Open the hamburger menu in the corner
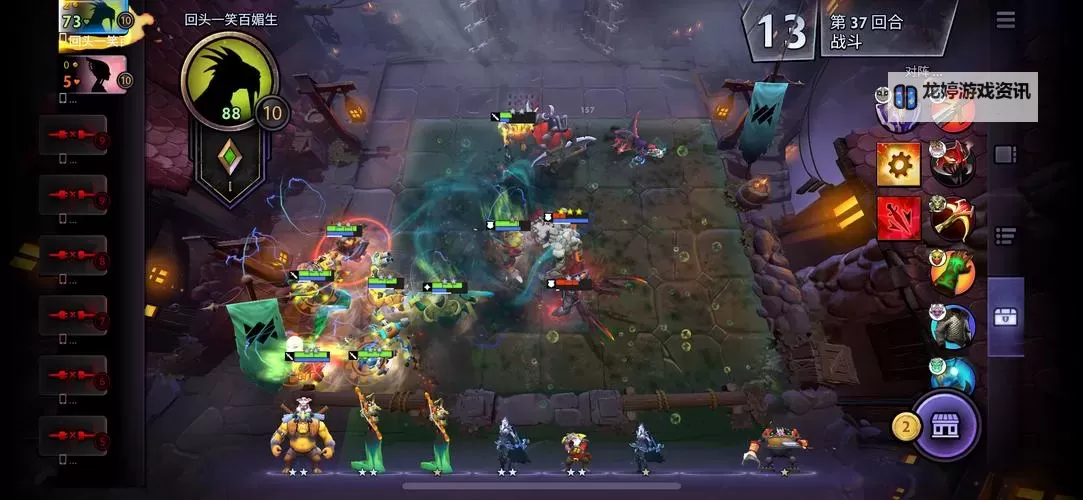 [1005, 20]
